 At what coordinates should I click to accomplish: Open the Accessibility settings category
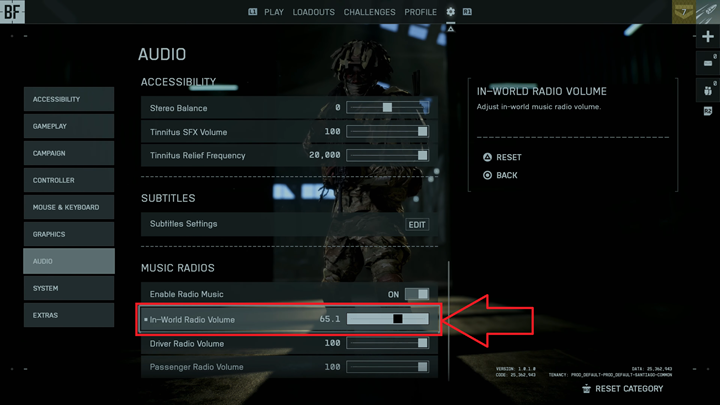pyautogui.click(x=69, y=99)
